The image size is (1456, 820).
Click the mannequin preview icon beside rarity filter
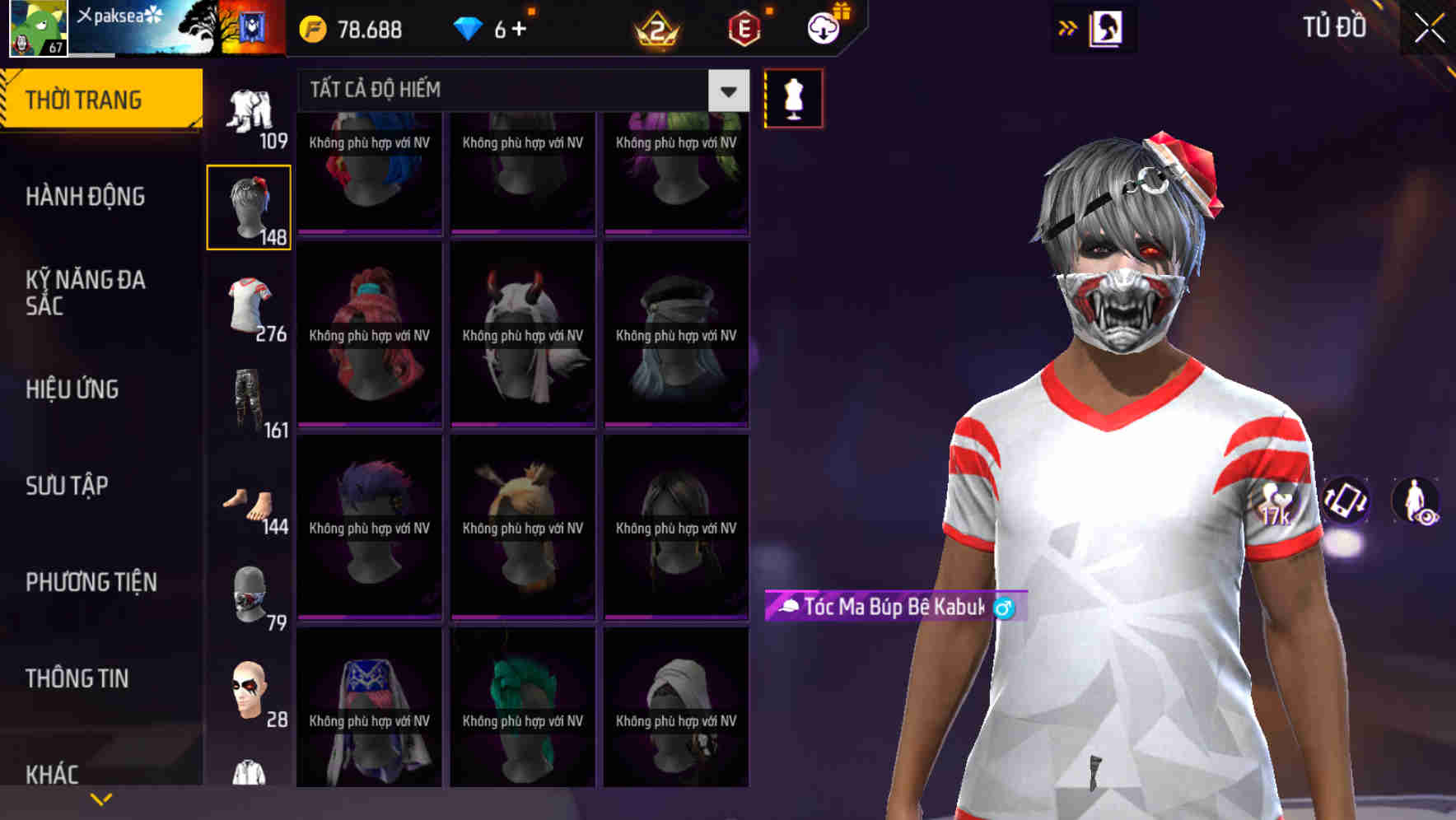pyautogui.click(x=793, y=97)
